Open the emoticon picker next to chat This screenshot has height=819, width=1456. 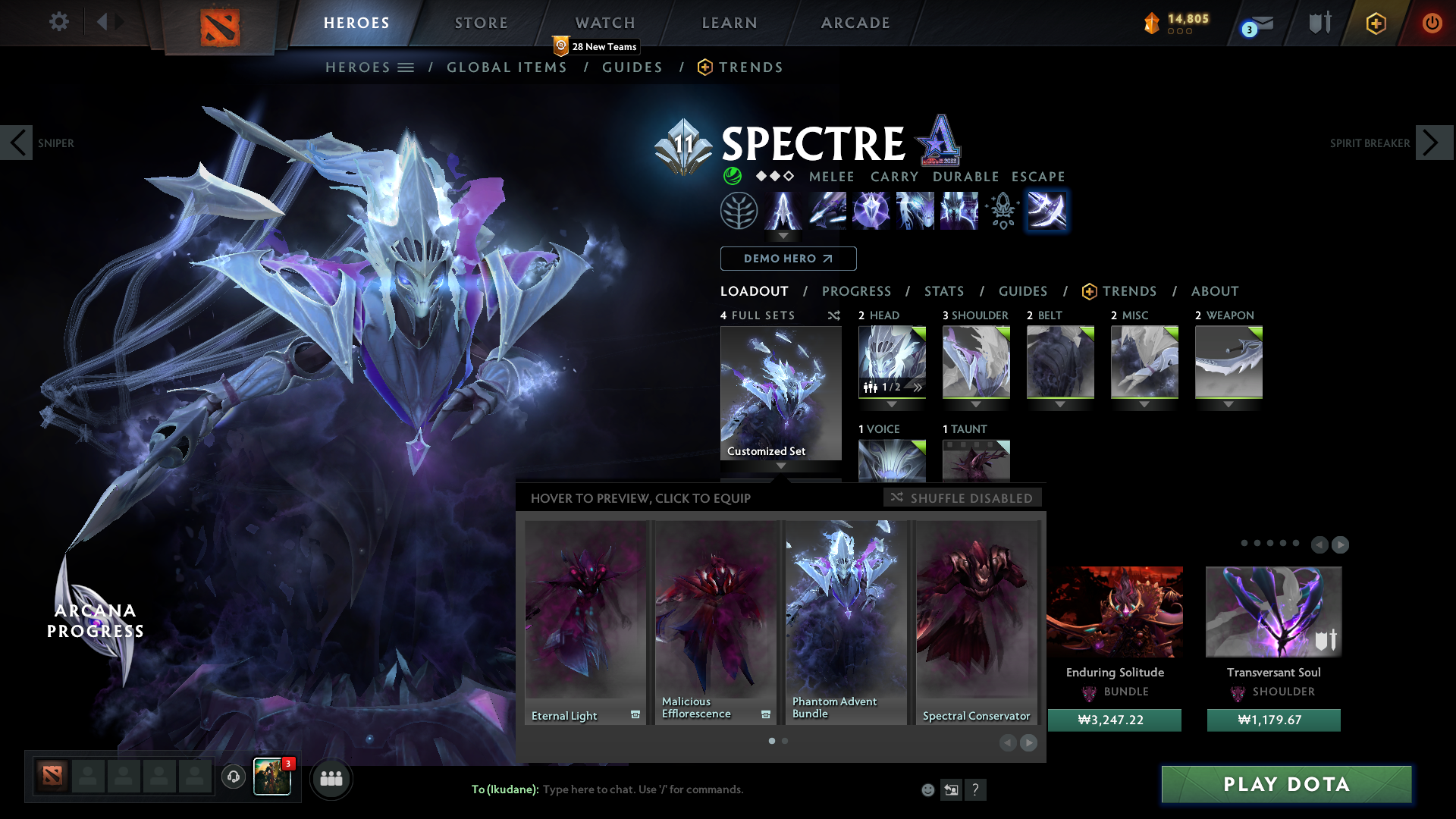927,789
